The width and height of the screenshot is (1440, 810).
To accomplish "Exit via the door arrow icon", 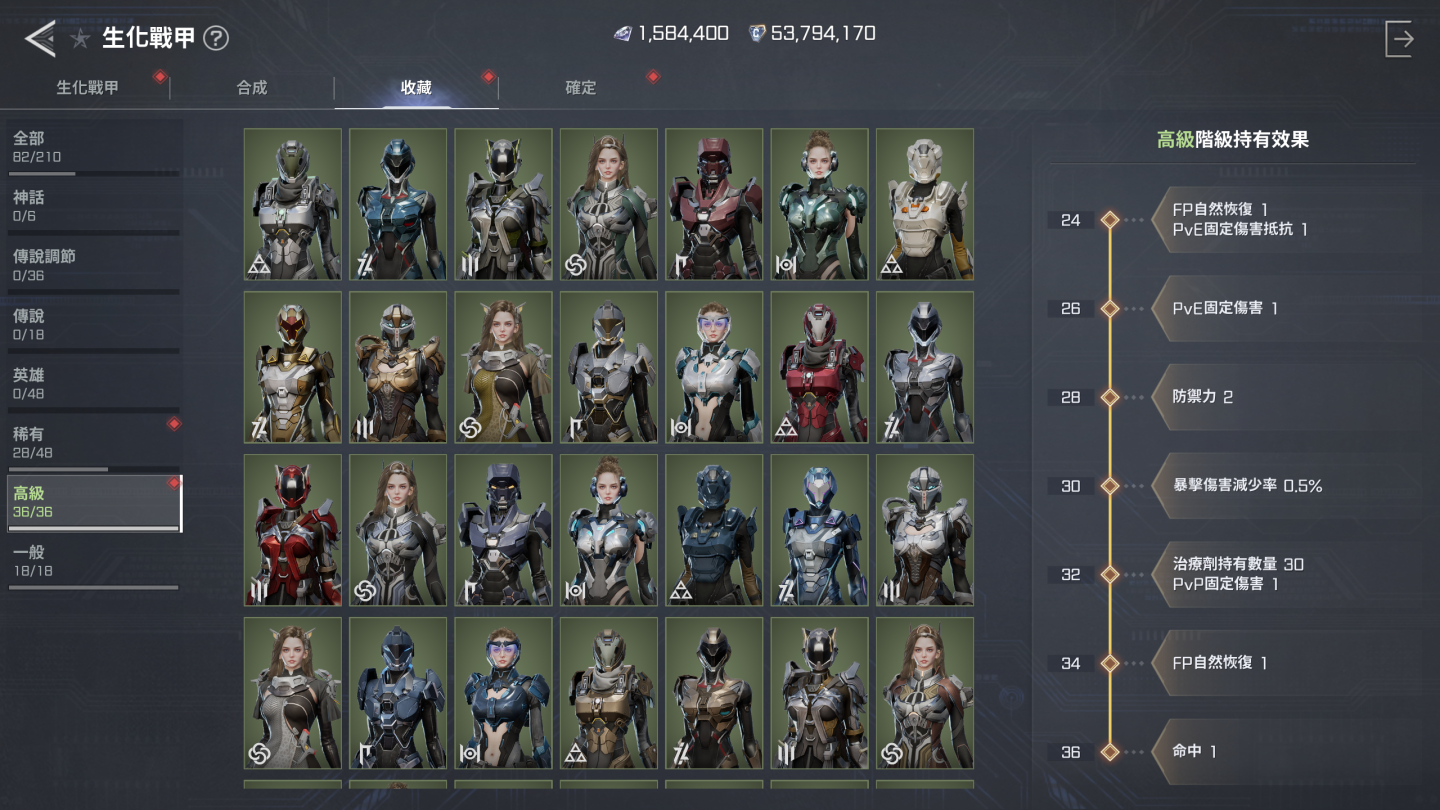I will click(1399, 39).
